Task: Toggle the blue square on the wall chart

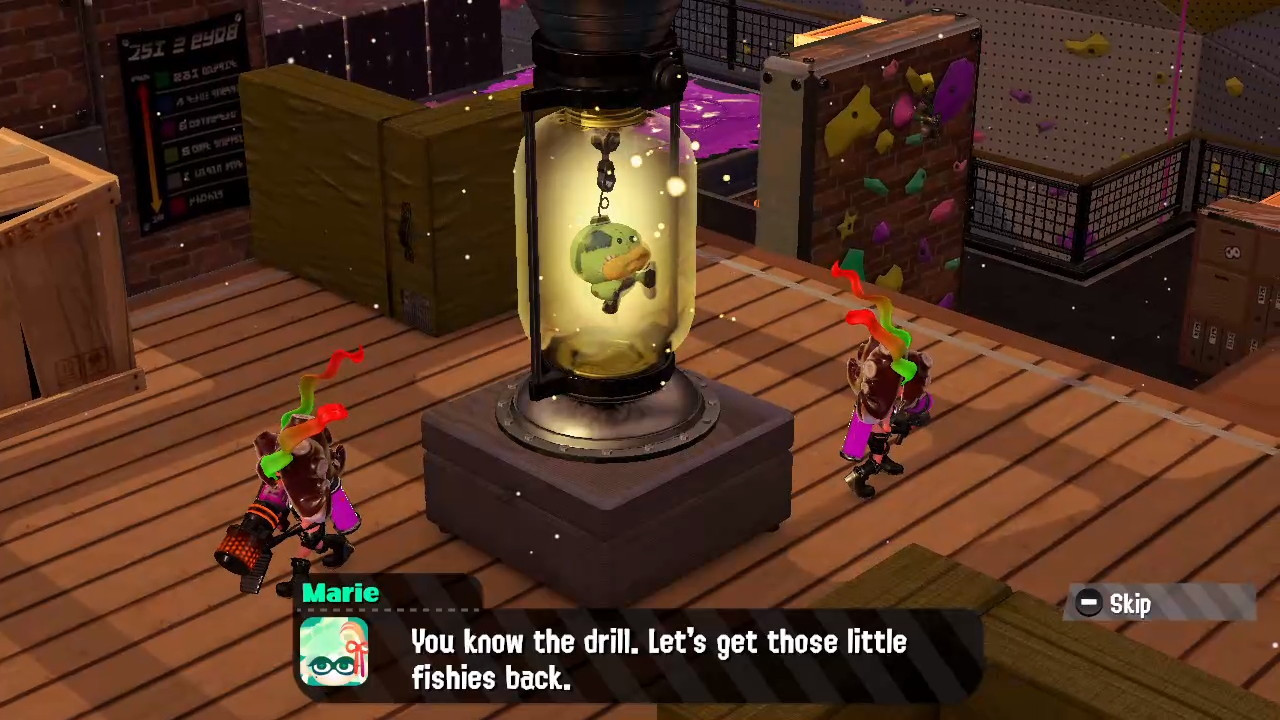Action: click(x=164, y=101)
